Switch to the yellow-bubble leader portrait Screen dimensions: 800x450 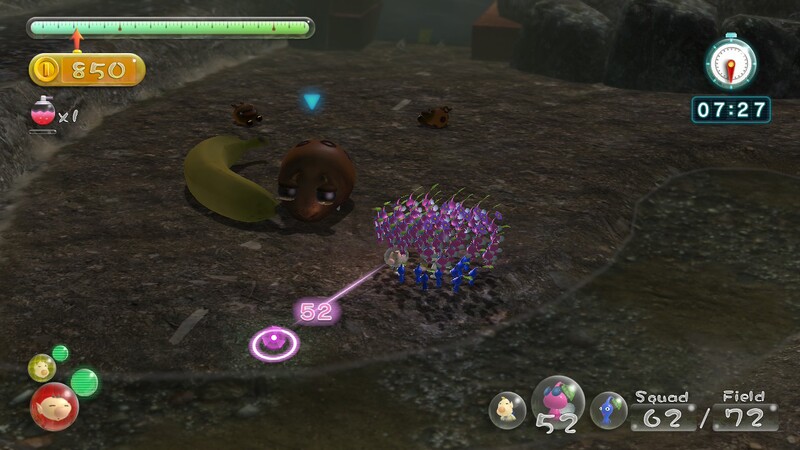tap(42, 367)
